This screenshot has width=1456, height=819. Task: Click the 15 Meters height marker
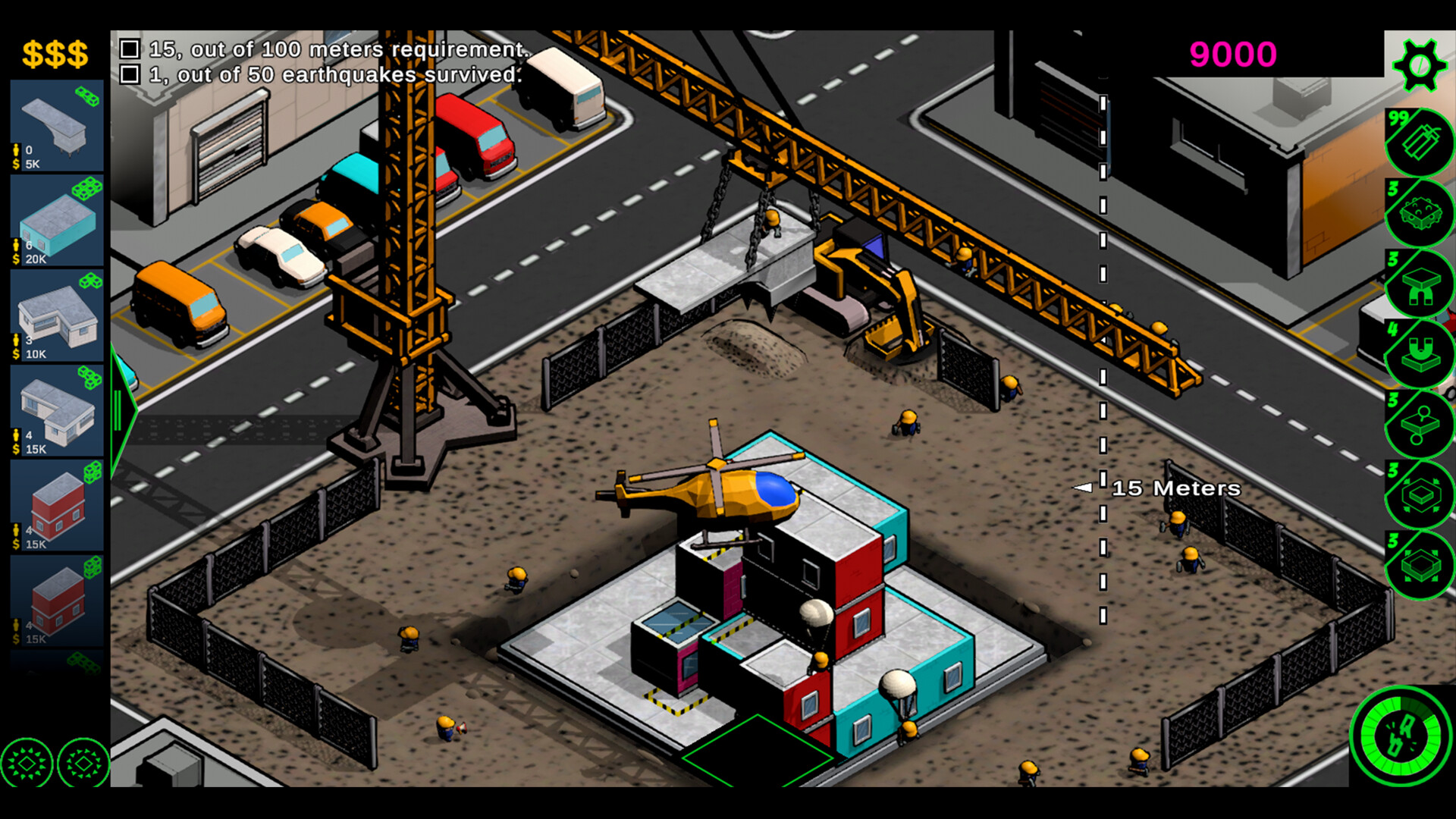[1175, 488]
